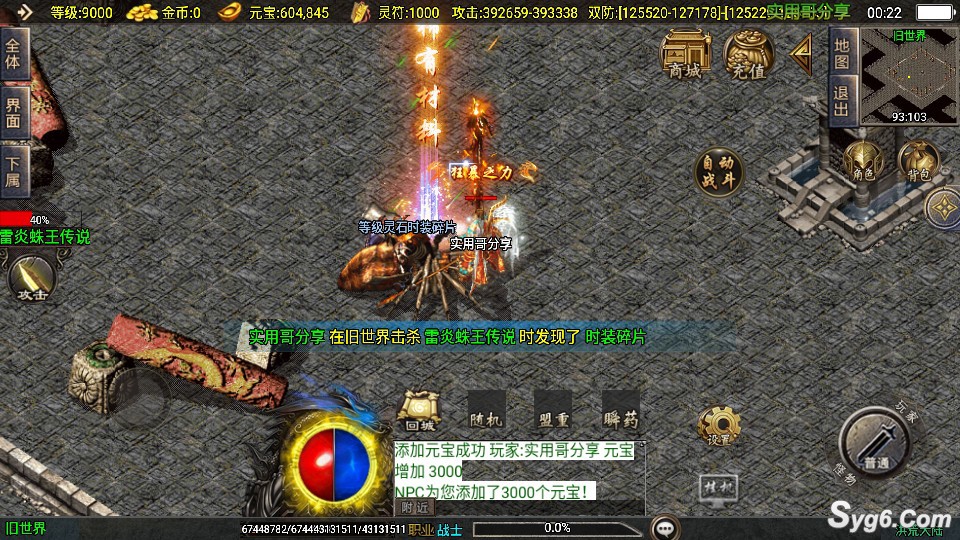960x540 pixels.
Task: Open the 背包 backpack
Action: point(917,162)
